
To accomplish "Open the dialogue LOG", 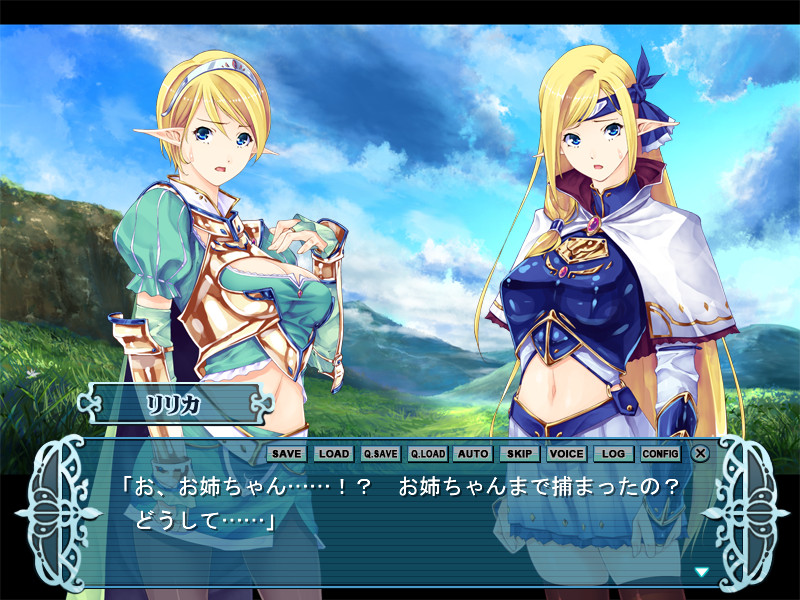I will click(614, 453).
